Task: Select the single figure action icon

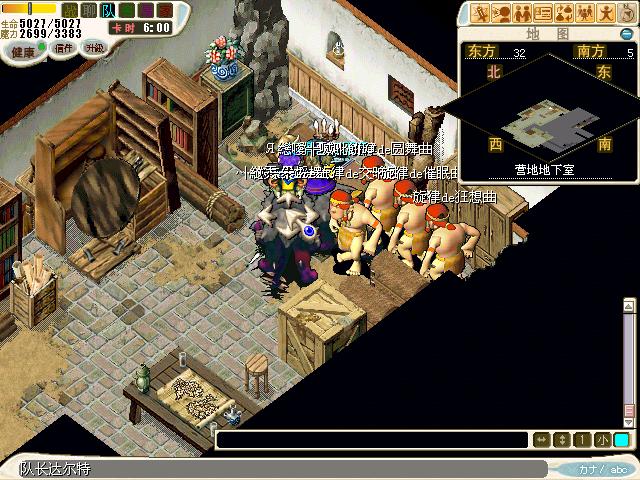Action: (x=608, y=13)
